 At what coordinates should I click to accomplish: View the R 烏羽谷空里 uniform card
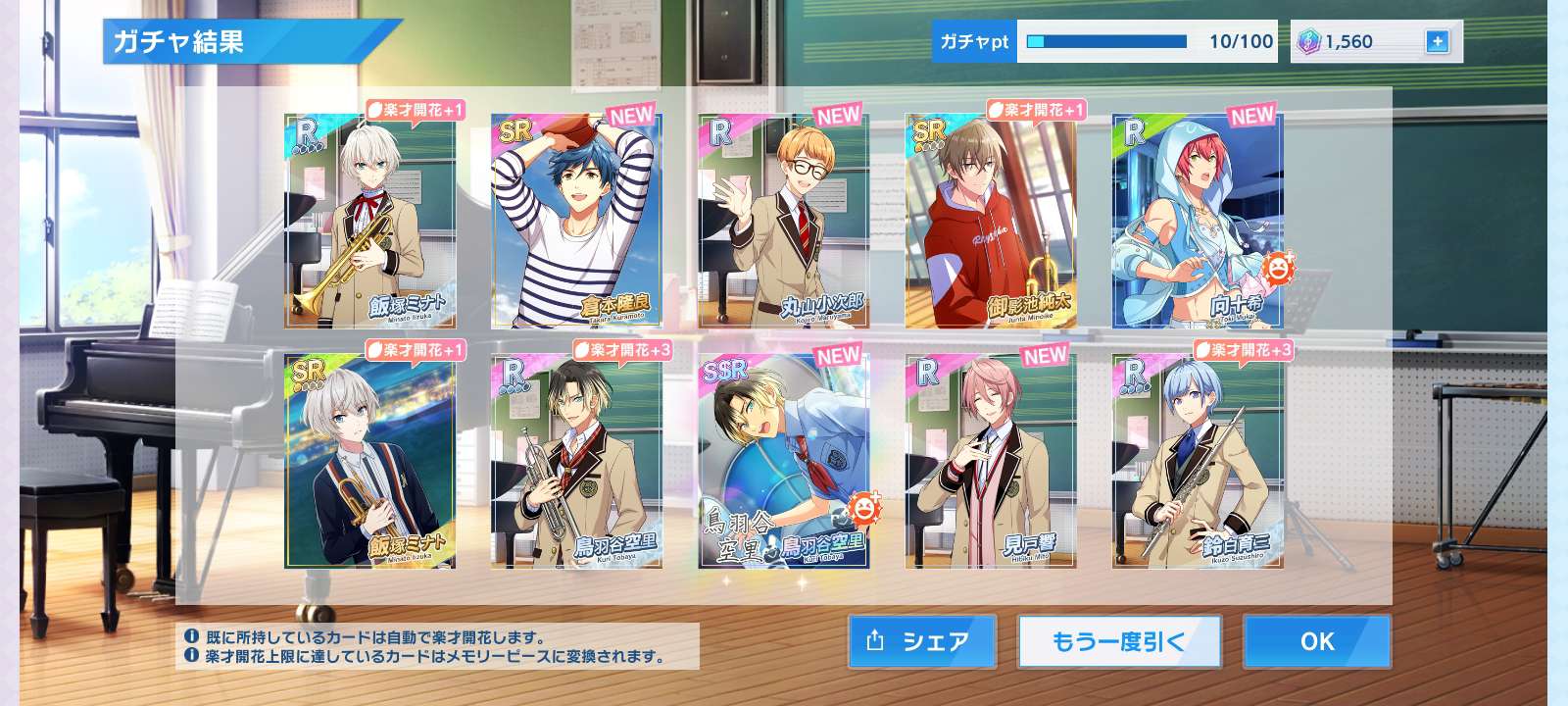pos(576,461)
